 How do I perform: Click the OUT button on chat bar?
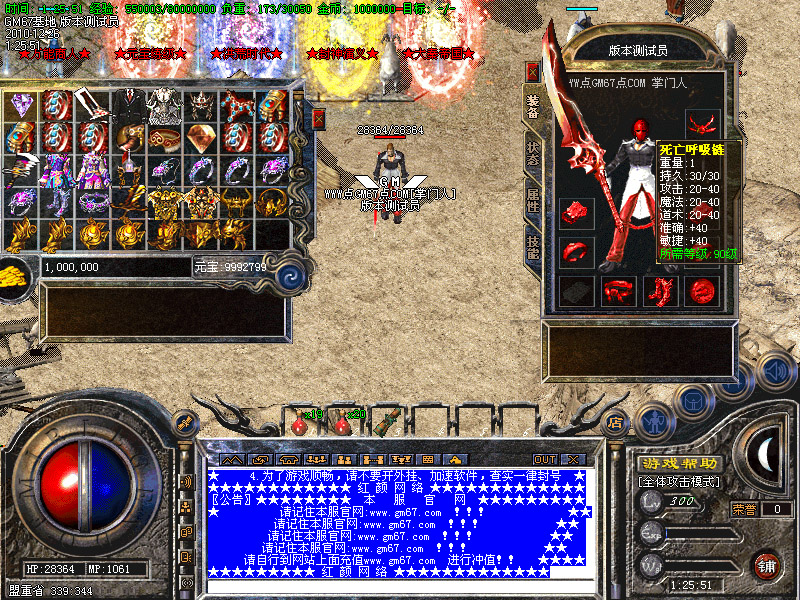click(545, 459)
